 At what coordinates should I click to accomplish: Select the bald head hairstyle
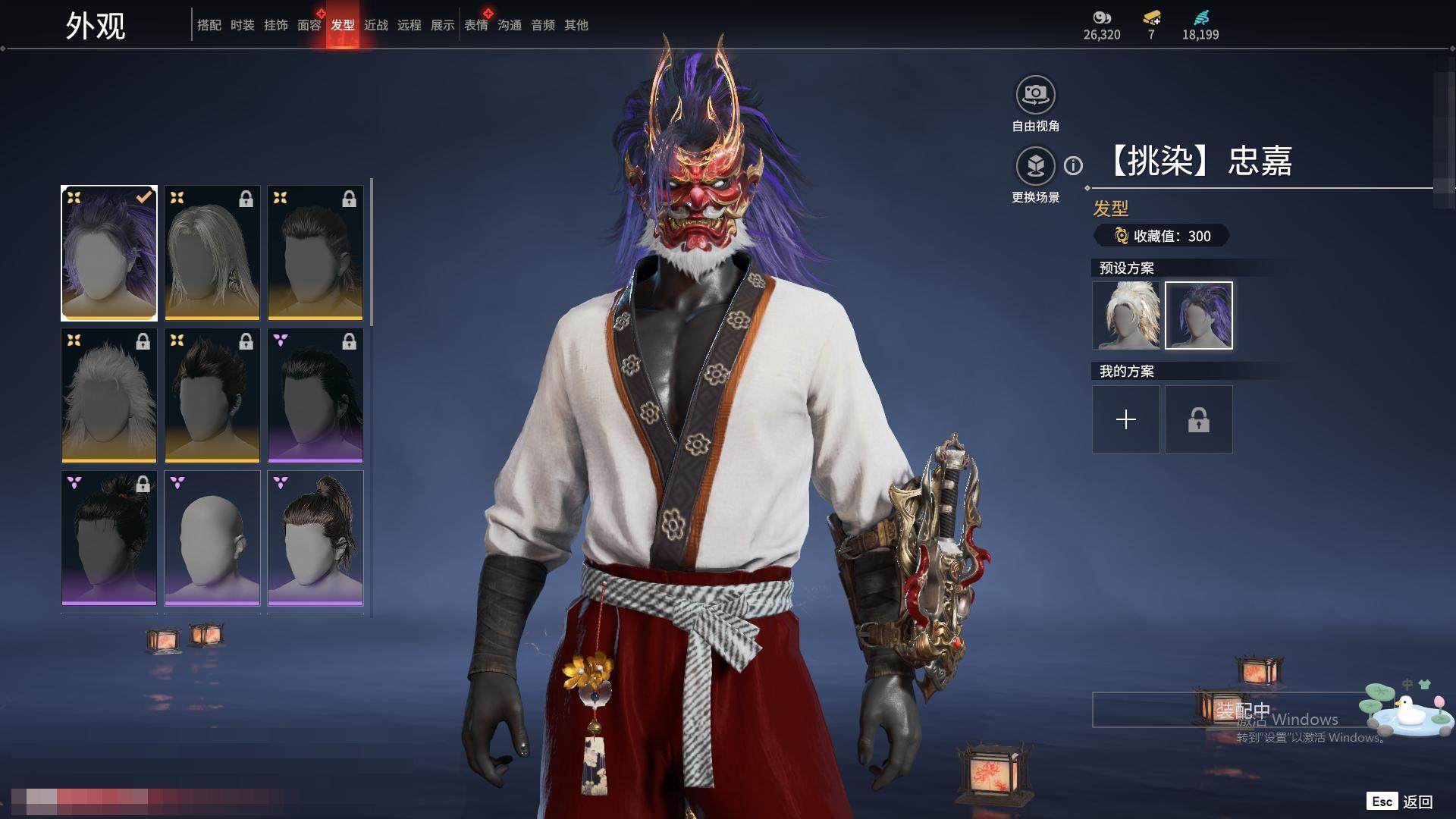[x=212, y=538]
